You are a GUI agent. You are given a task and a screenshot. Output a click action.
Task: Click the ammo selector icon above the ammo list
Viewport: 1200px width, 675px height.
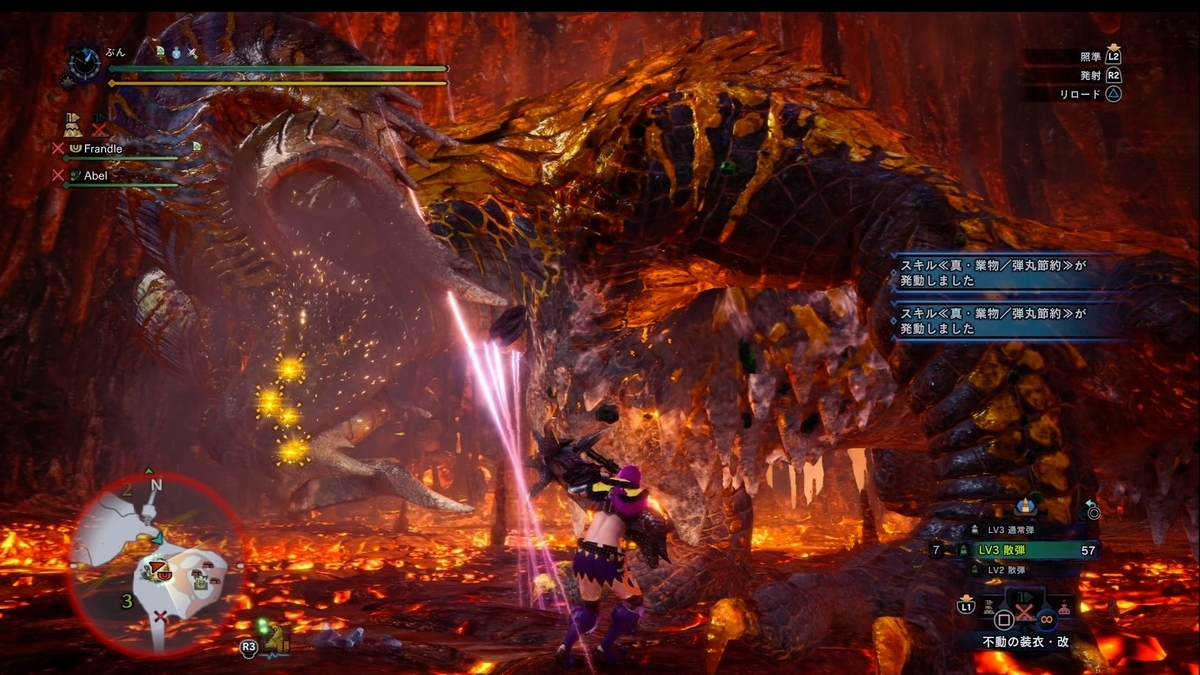click(1023, 507)
